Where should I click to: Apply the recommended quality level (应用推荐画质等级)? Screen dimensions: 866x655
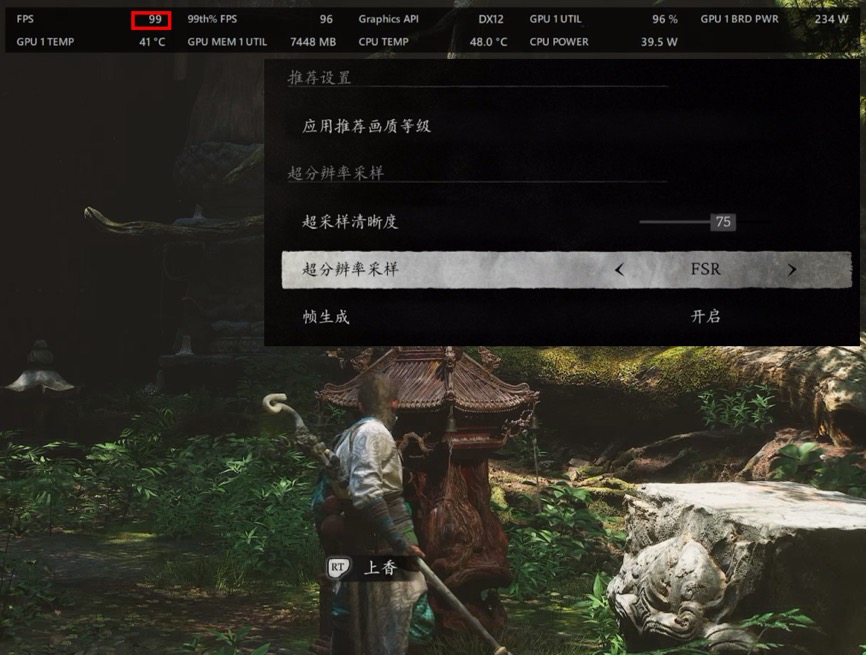(367, 127)
